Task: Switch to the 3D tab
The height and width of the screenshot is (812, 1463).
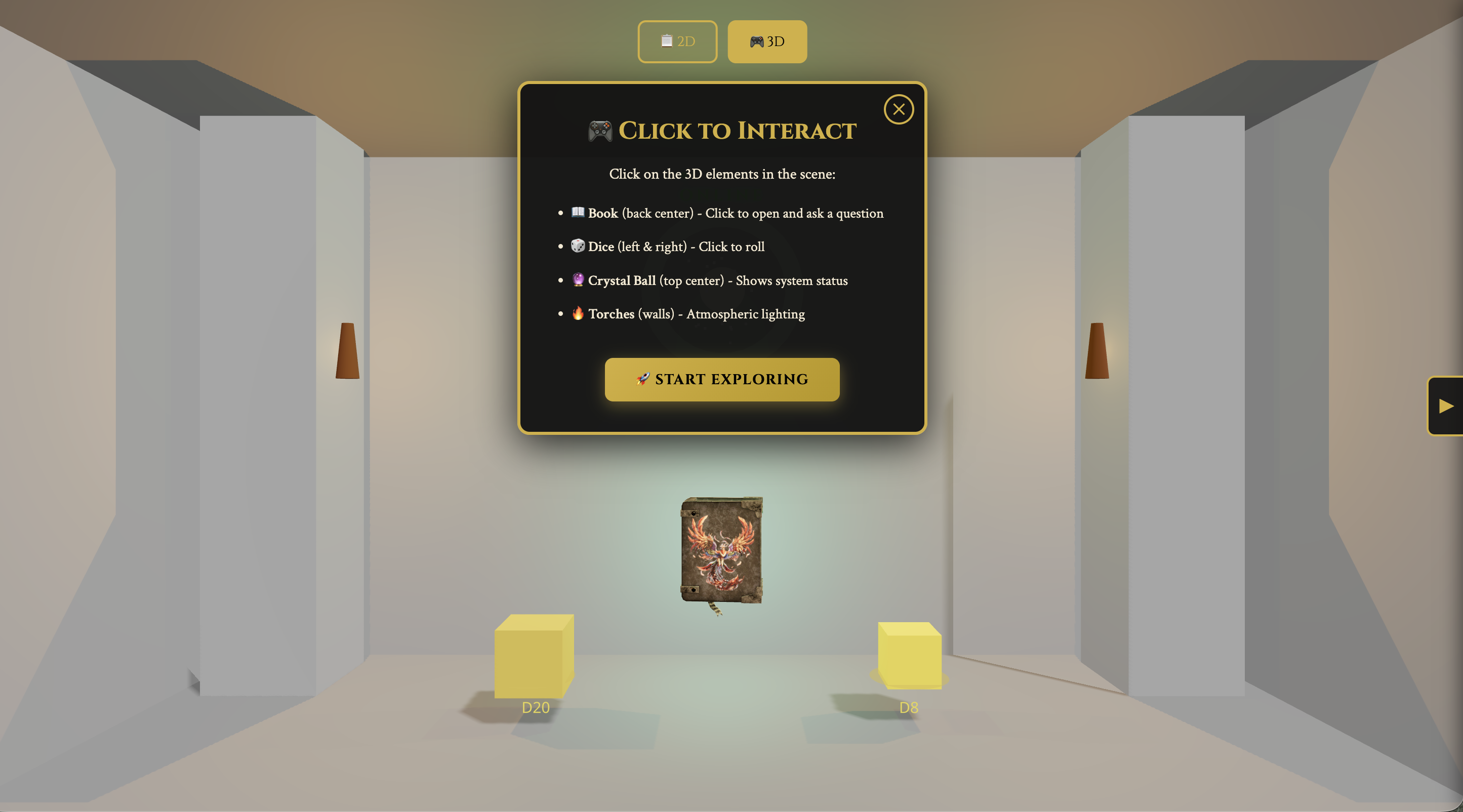Action: pyautogui.click(x=767, y=41)
